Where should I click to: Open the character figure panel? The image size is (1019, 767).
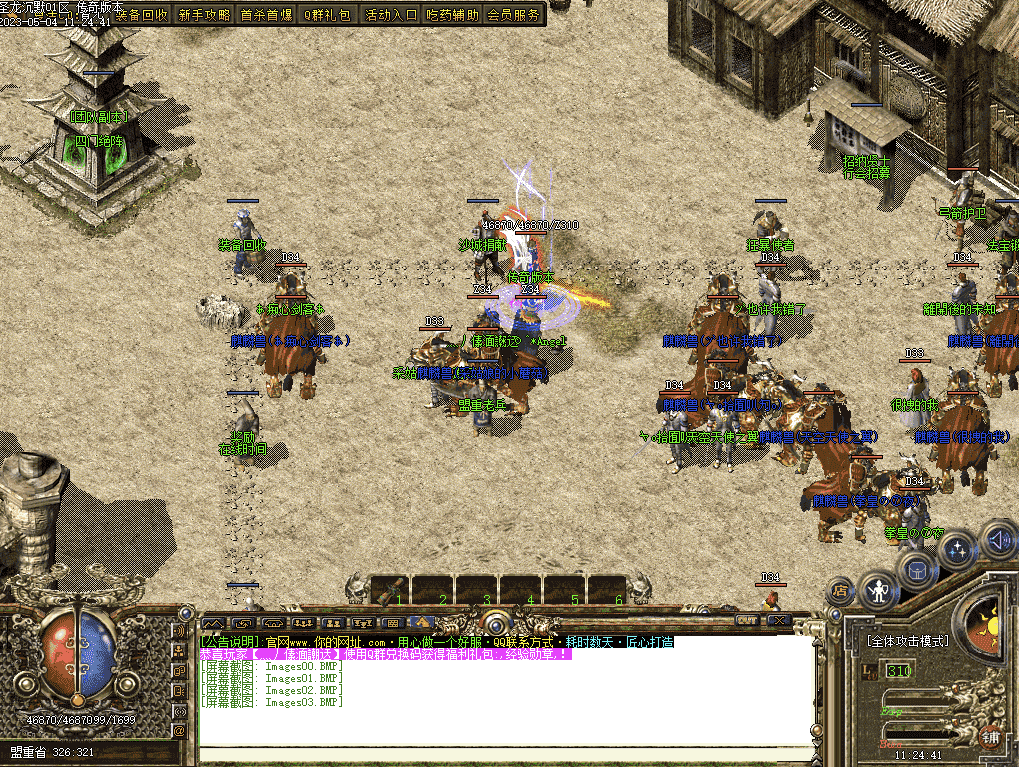coord(879,590)
